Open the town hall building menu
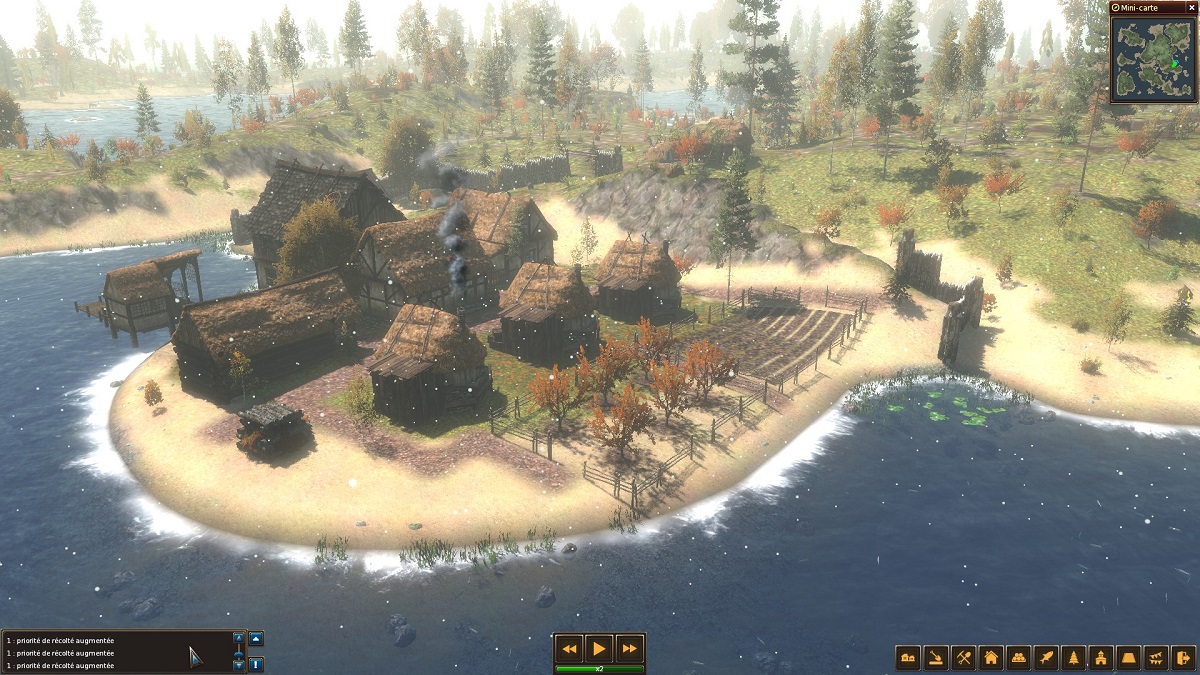The image size is (1200, 675). (1102, 658)
